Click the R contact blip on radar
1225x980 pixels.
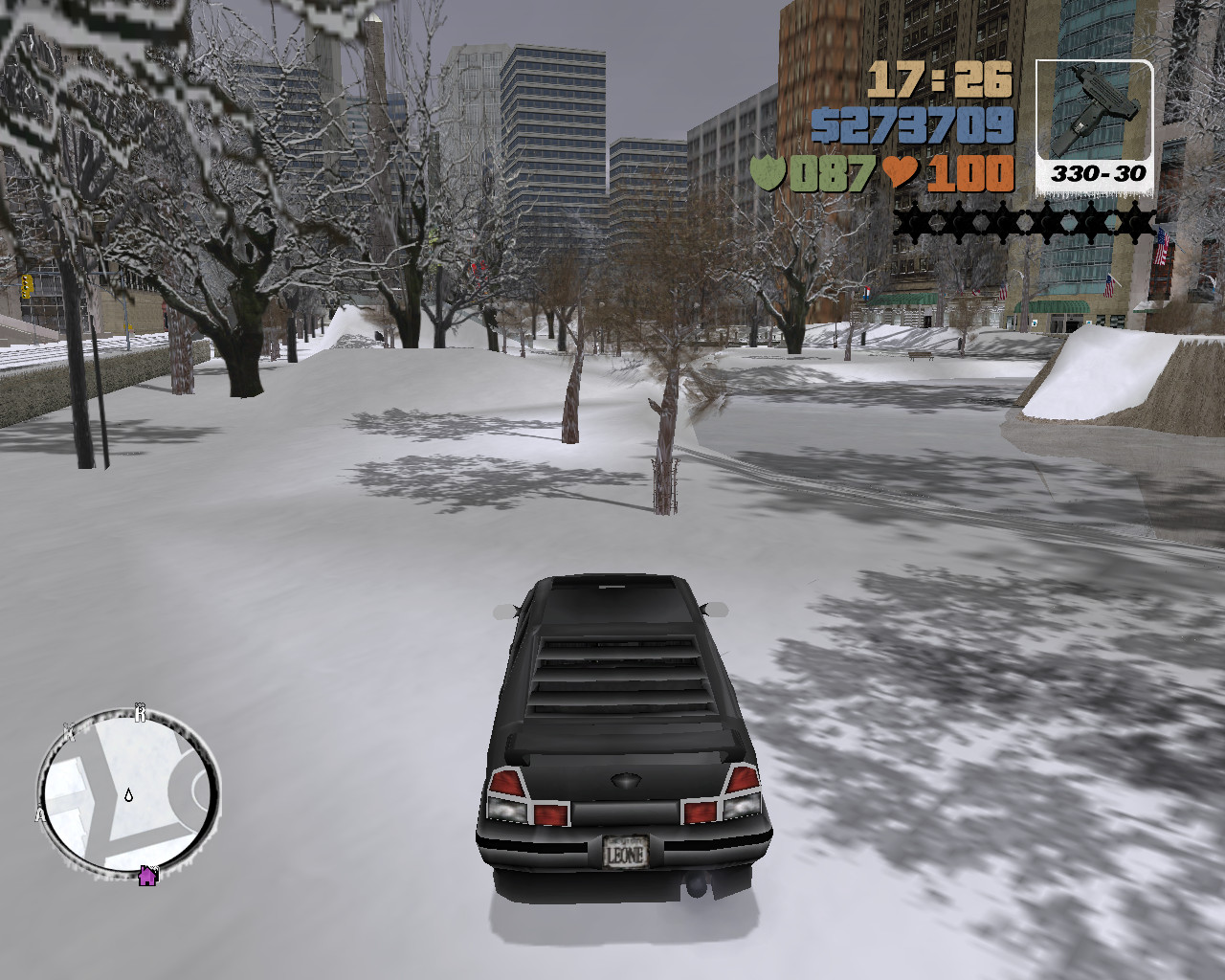tap(142, 712)
